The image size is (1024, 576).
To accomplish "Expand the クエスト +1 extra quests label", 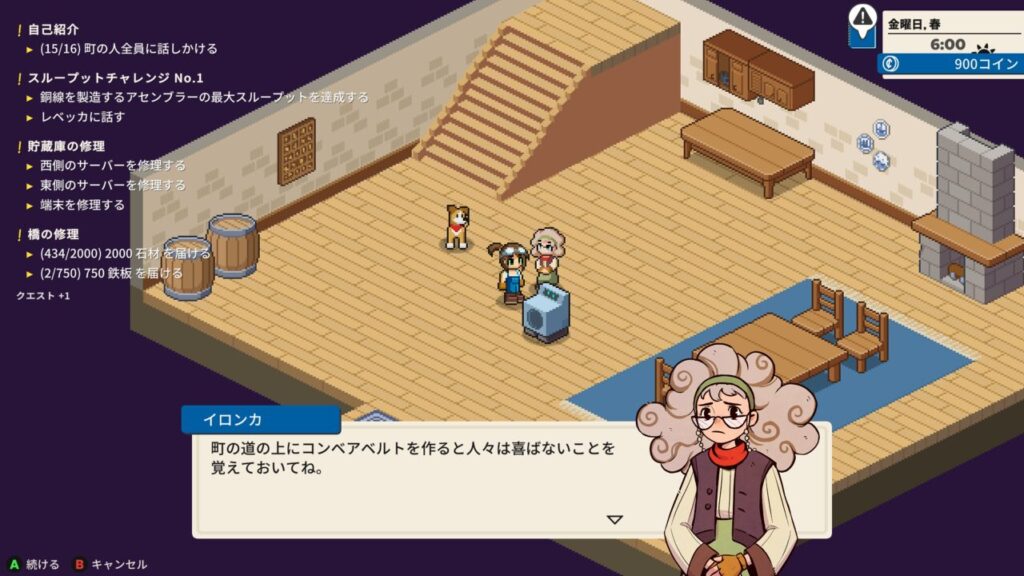I will (43, 296).
